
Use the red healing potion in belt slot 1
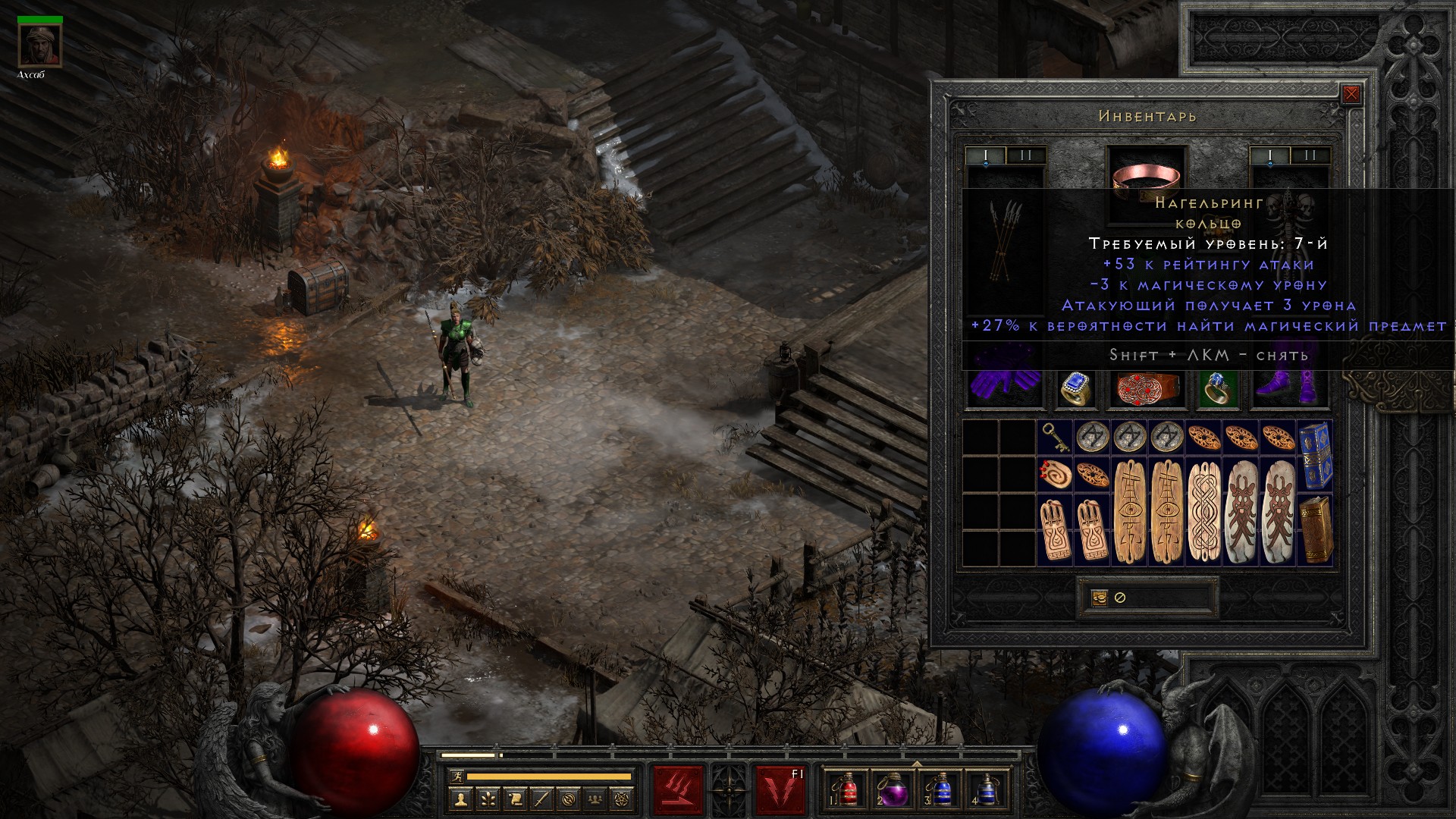(x=848, y=790)
